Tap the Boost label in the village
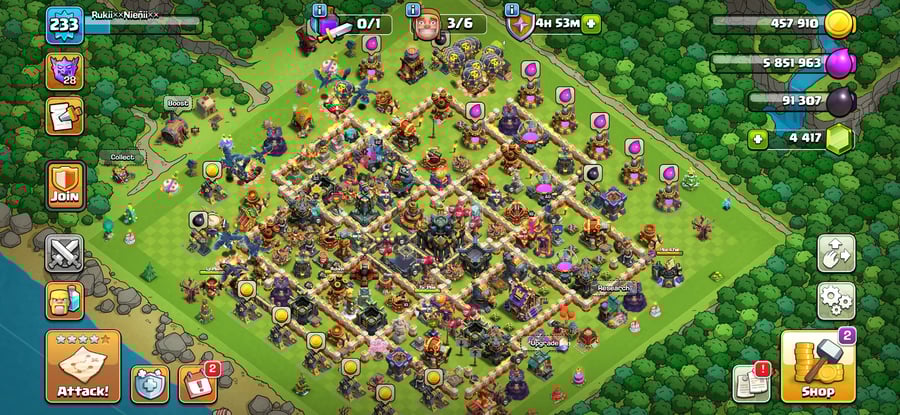Viewport: 900px width, 415px height. 178,103
